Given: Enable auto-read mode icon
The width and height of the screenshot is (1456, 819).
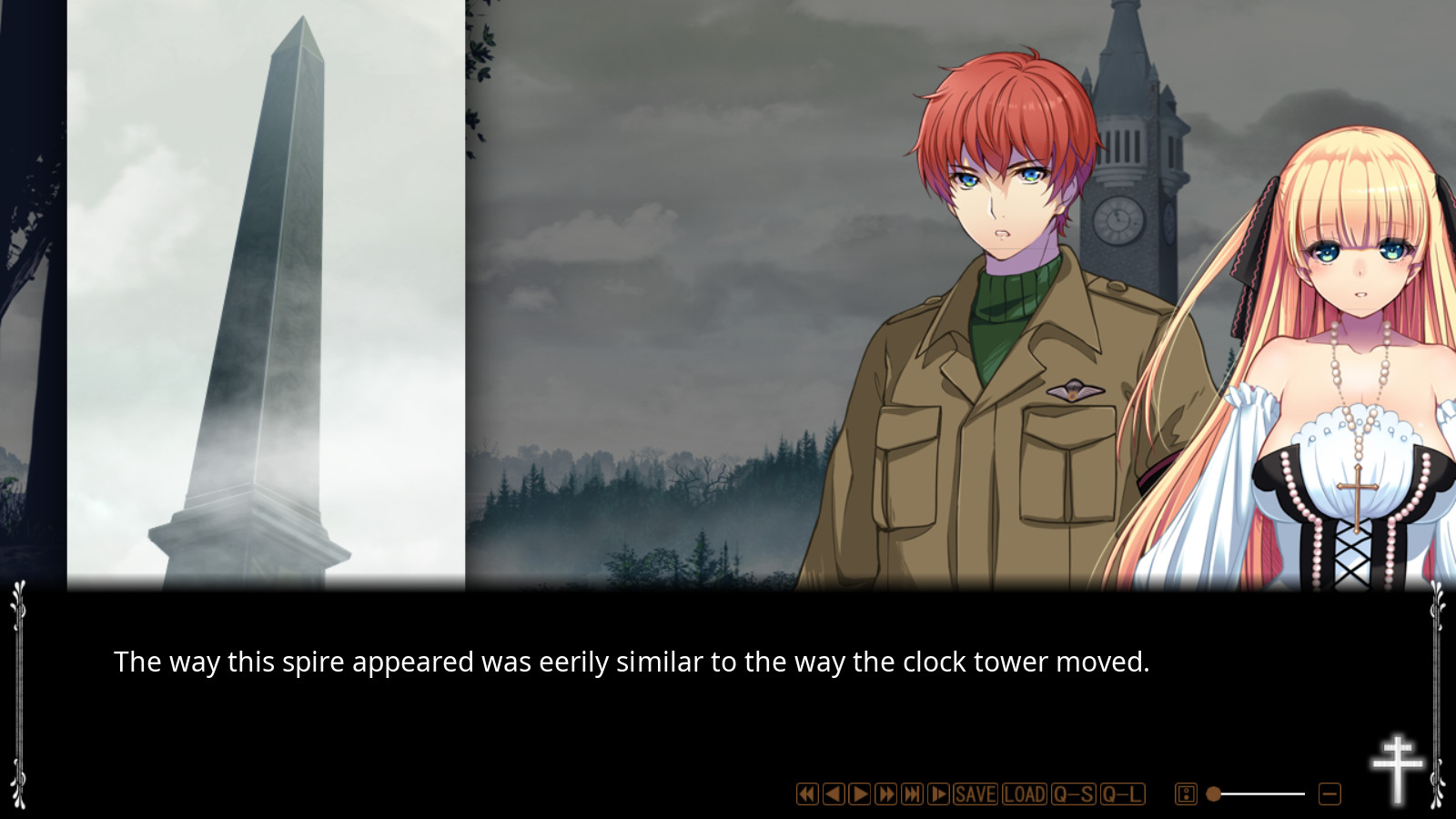Looking at the screenshot, I should 937,794.
